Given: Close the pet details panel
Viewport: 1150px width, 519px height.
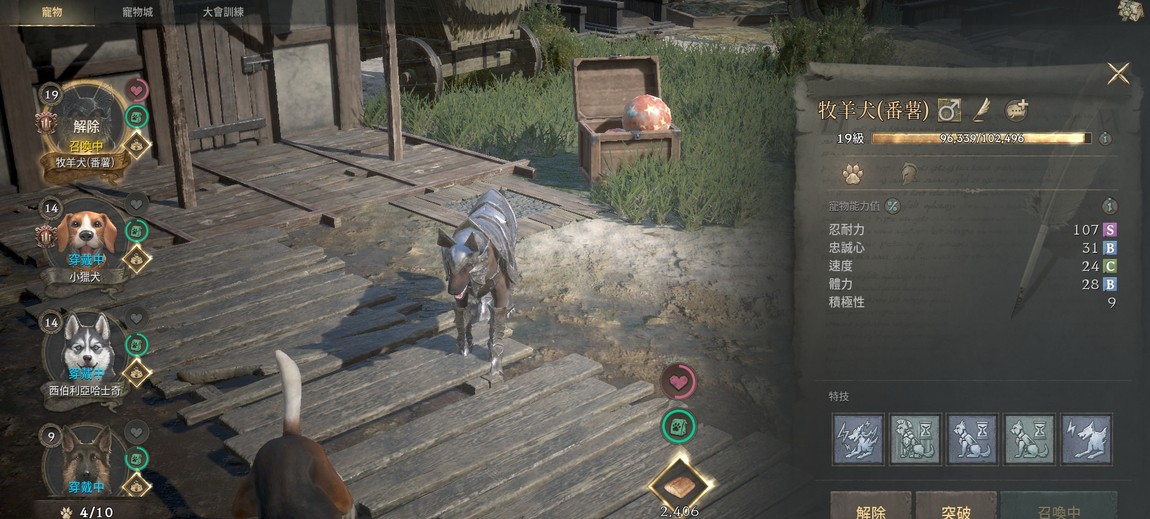Looking at the screenshot, I should click(1118, 73).
